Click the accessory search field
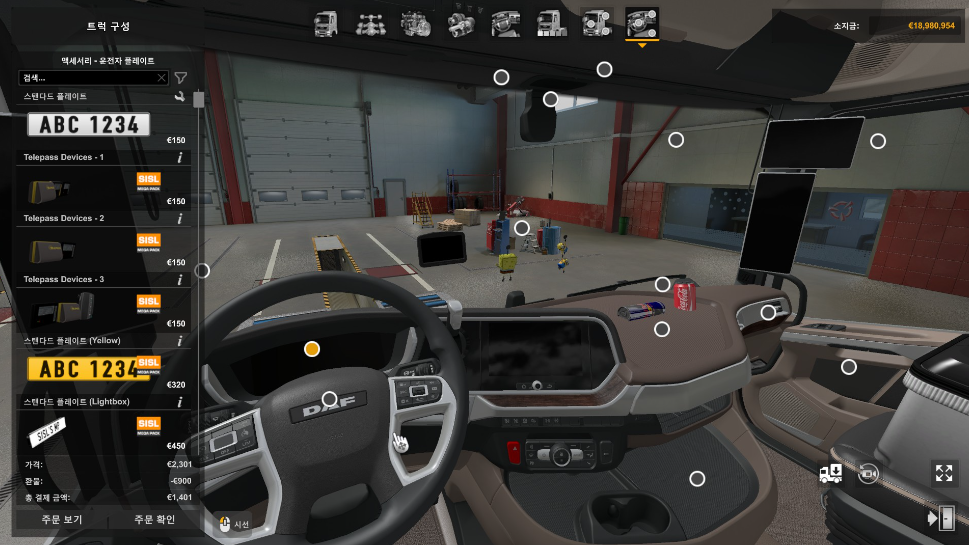This screenshot has height=545, width=969. click(x=88, y=78)
